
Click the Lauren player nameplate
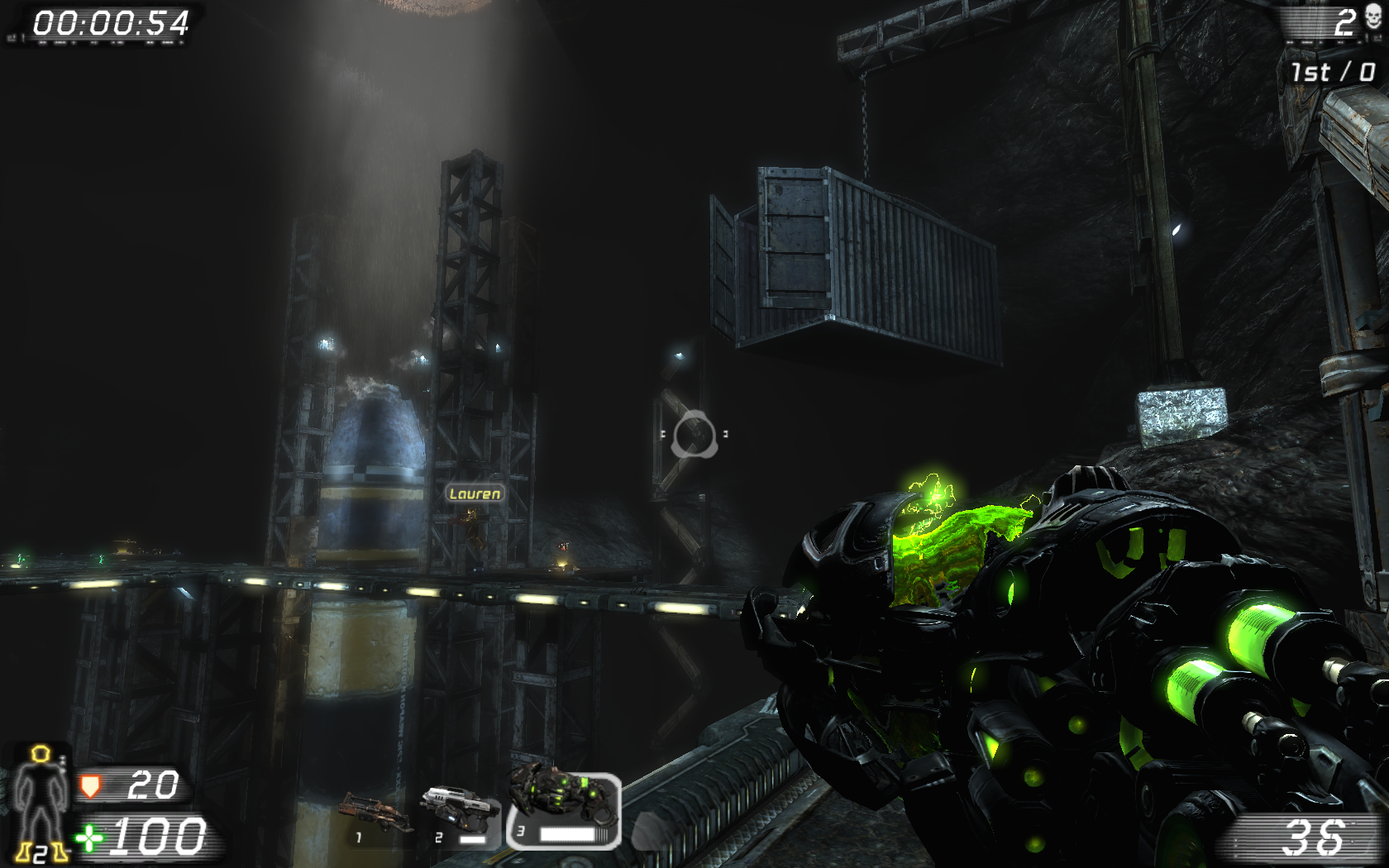[x=474, y=493]
